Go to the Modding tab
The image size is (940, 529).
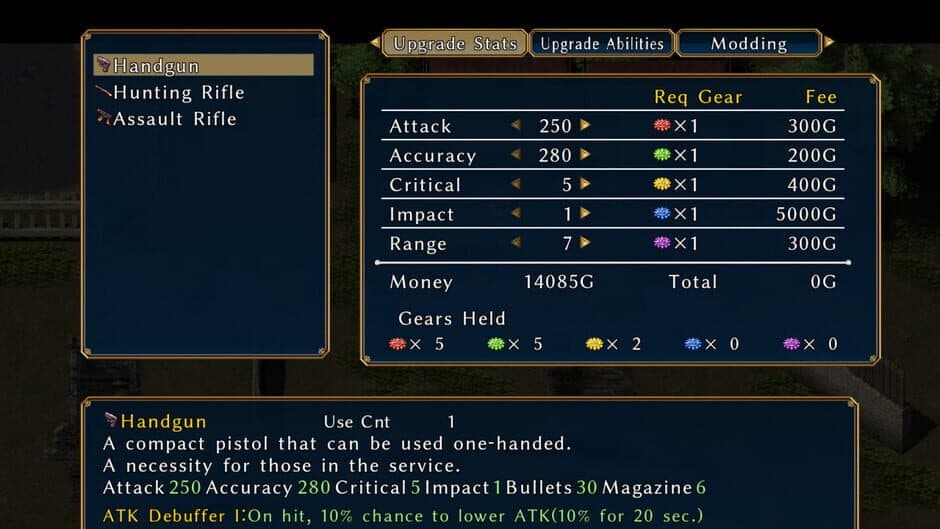tap(749, 43)
